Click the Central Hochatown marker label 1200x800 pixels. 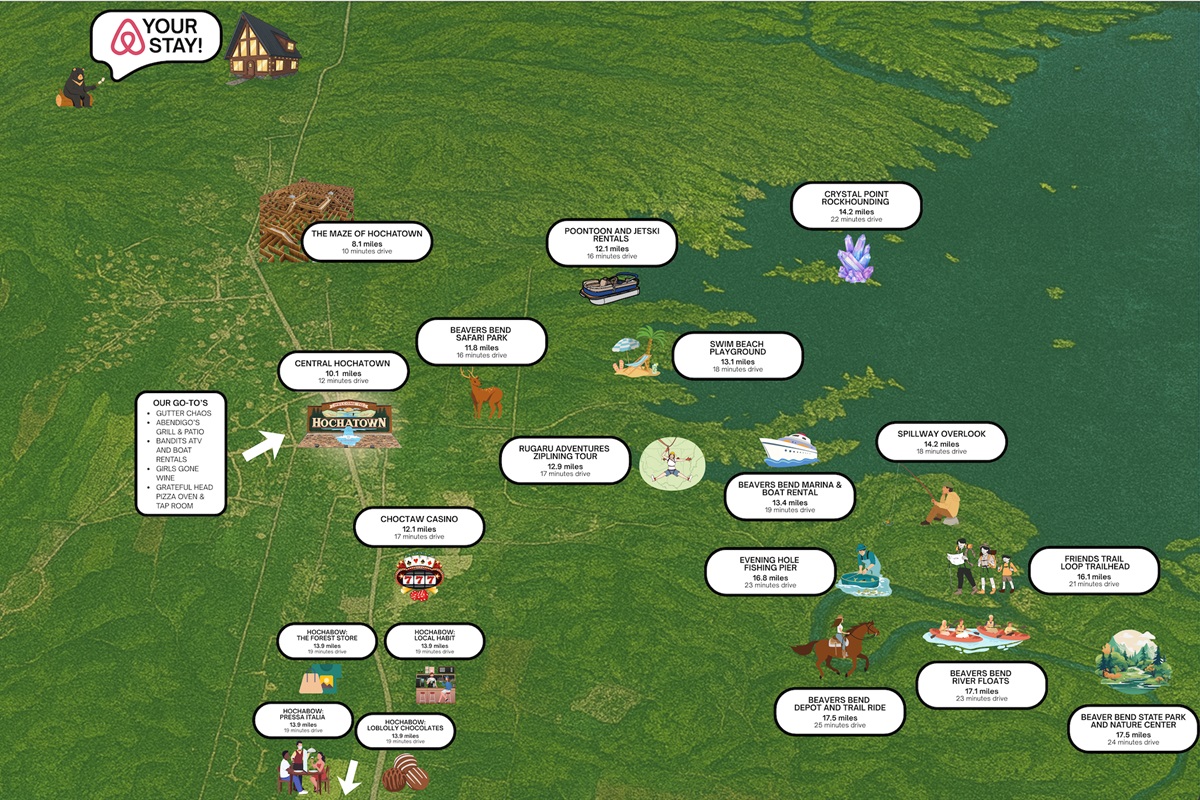point(343,370)
